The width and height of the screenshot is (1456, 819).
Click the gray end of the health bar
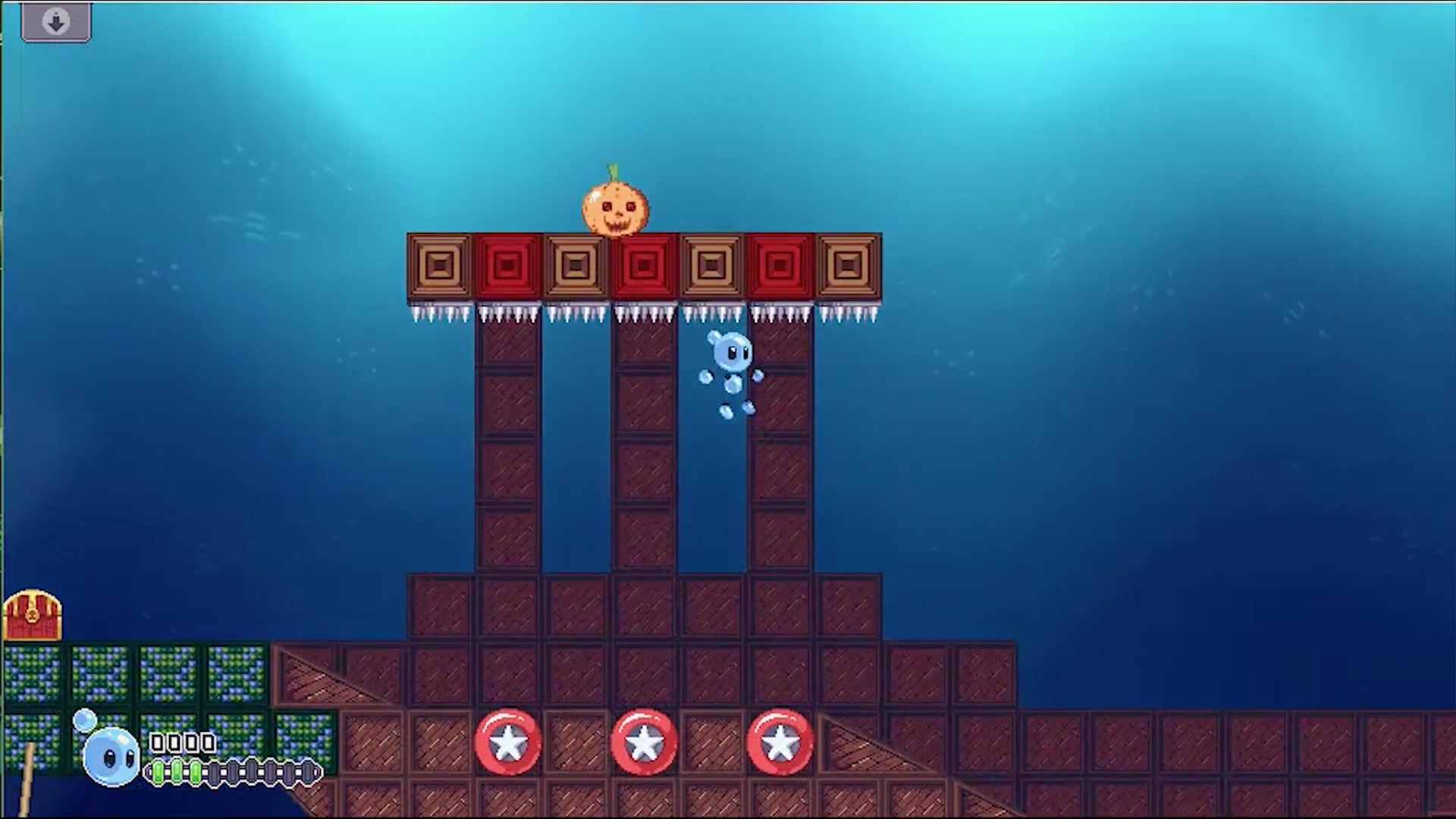(309, 770)
